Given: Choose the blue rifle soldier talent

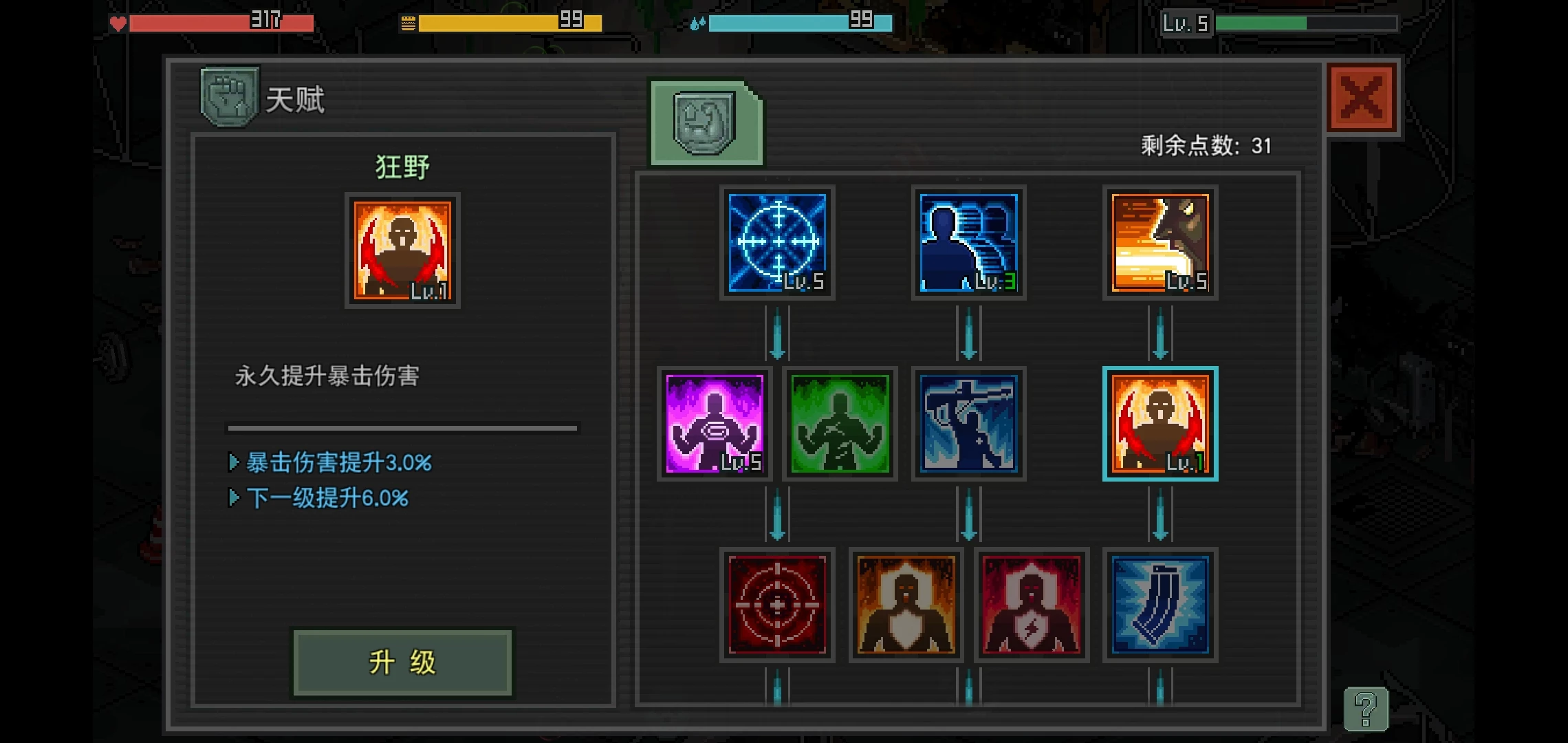Looking at the screenshot, I should [968, 424].
